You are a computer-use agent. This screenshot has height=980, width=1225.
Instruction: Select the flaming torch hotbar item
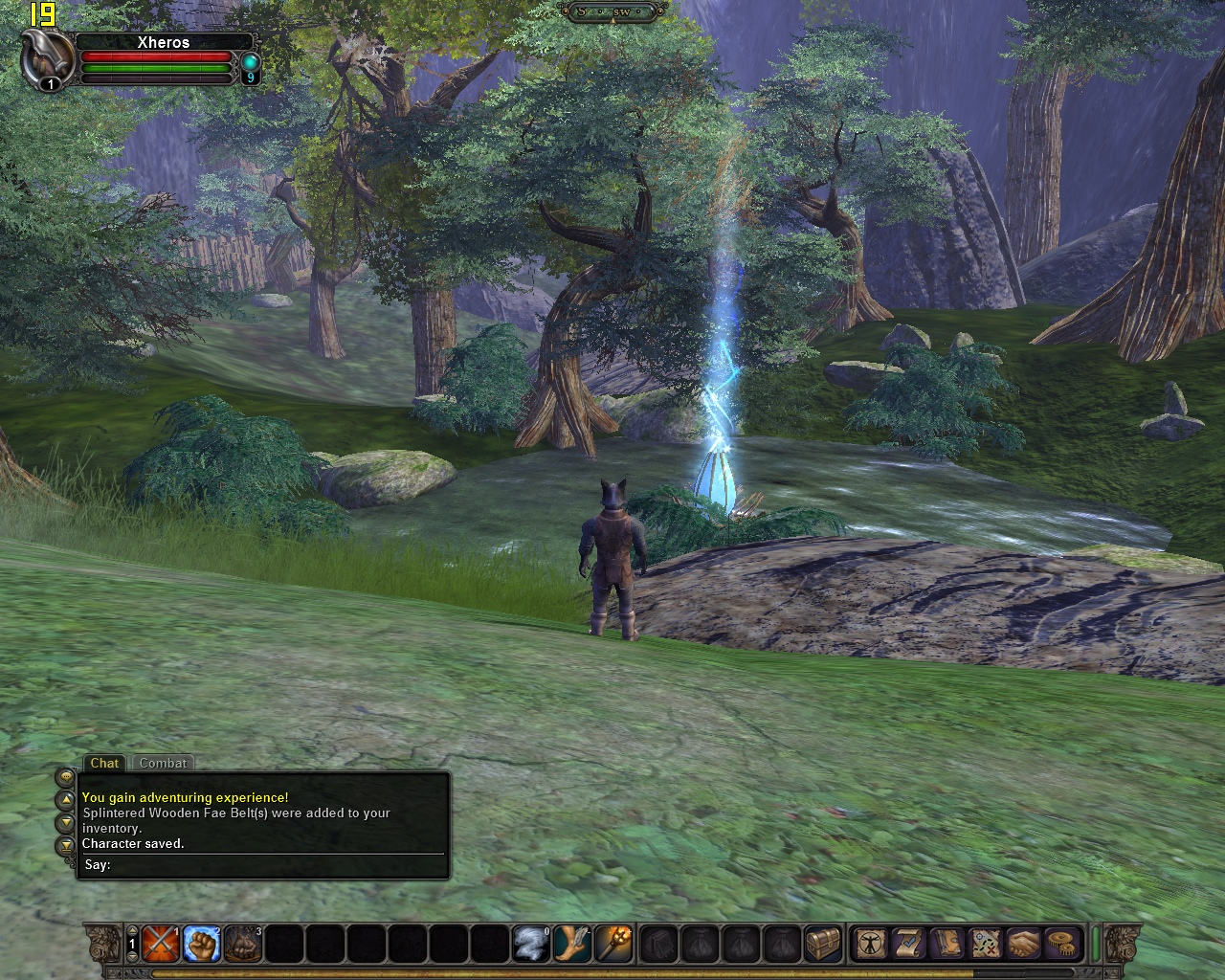[x=613, y=944]
